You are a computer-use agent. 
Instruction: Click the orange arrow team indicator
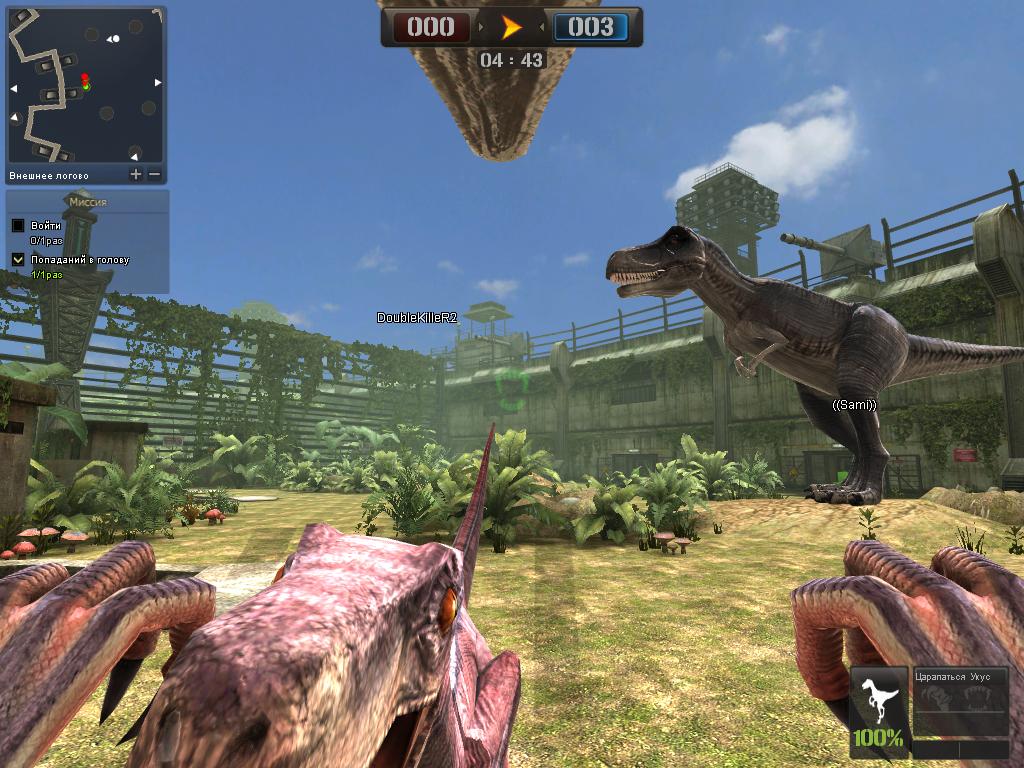512,27
